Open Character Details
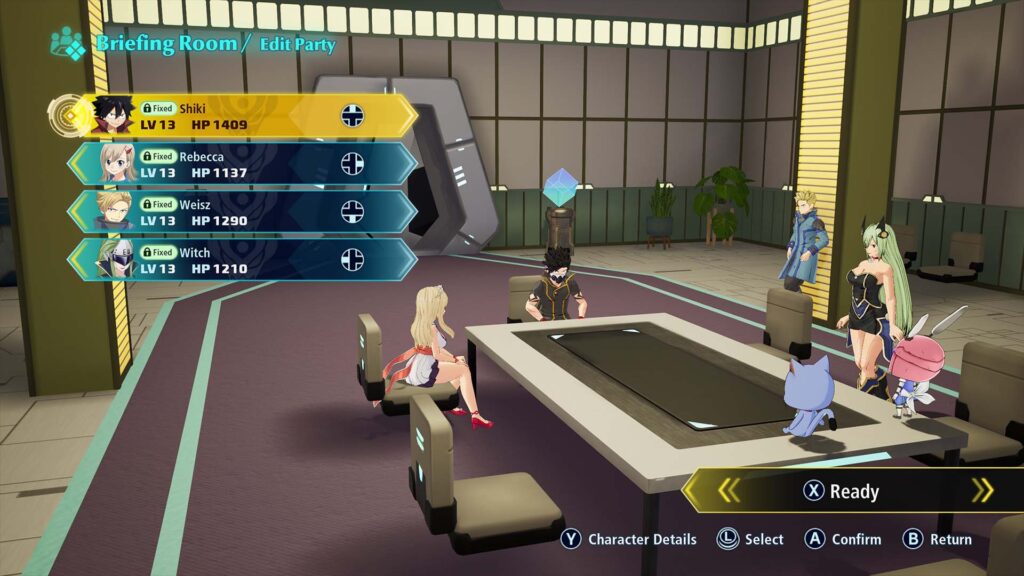 629,539
